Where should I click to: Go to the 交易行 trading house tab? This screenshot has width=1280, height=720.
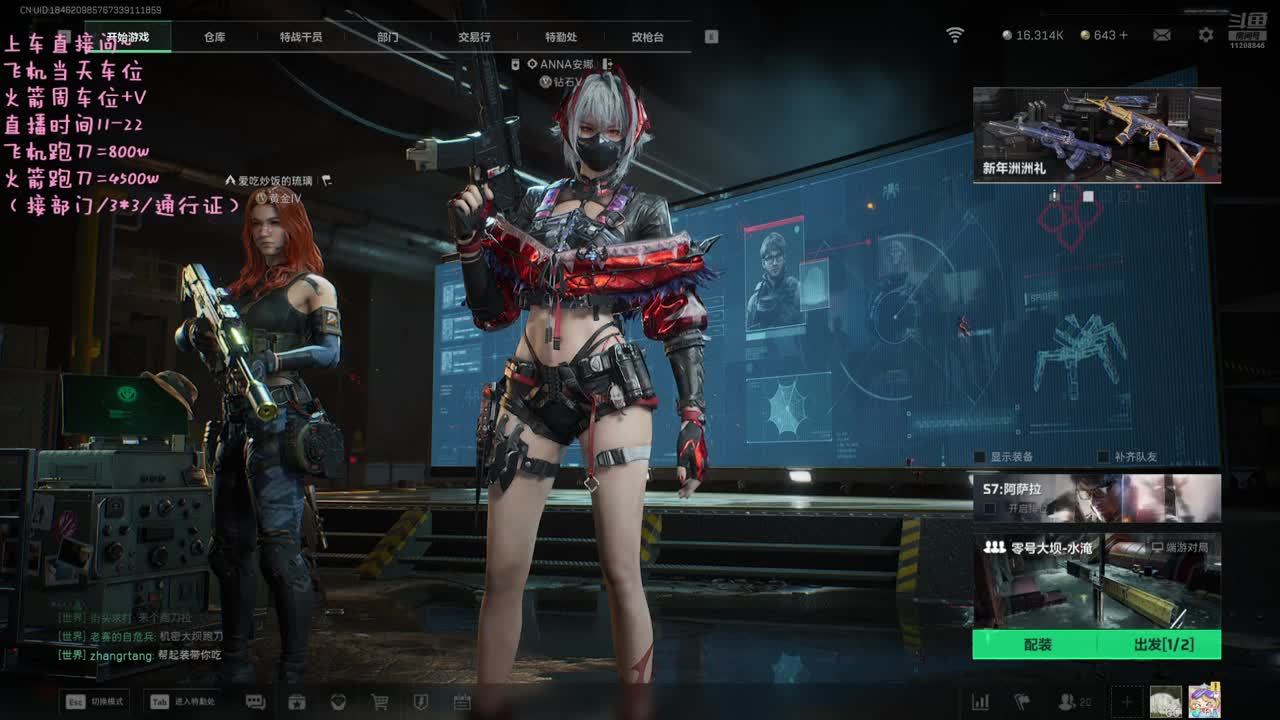point(474,37)
